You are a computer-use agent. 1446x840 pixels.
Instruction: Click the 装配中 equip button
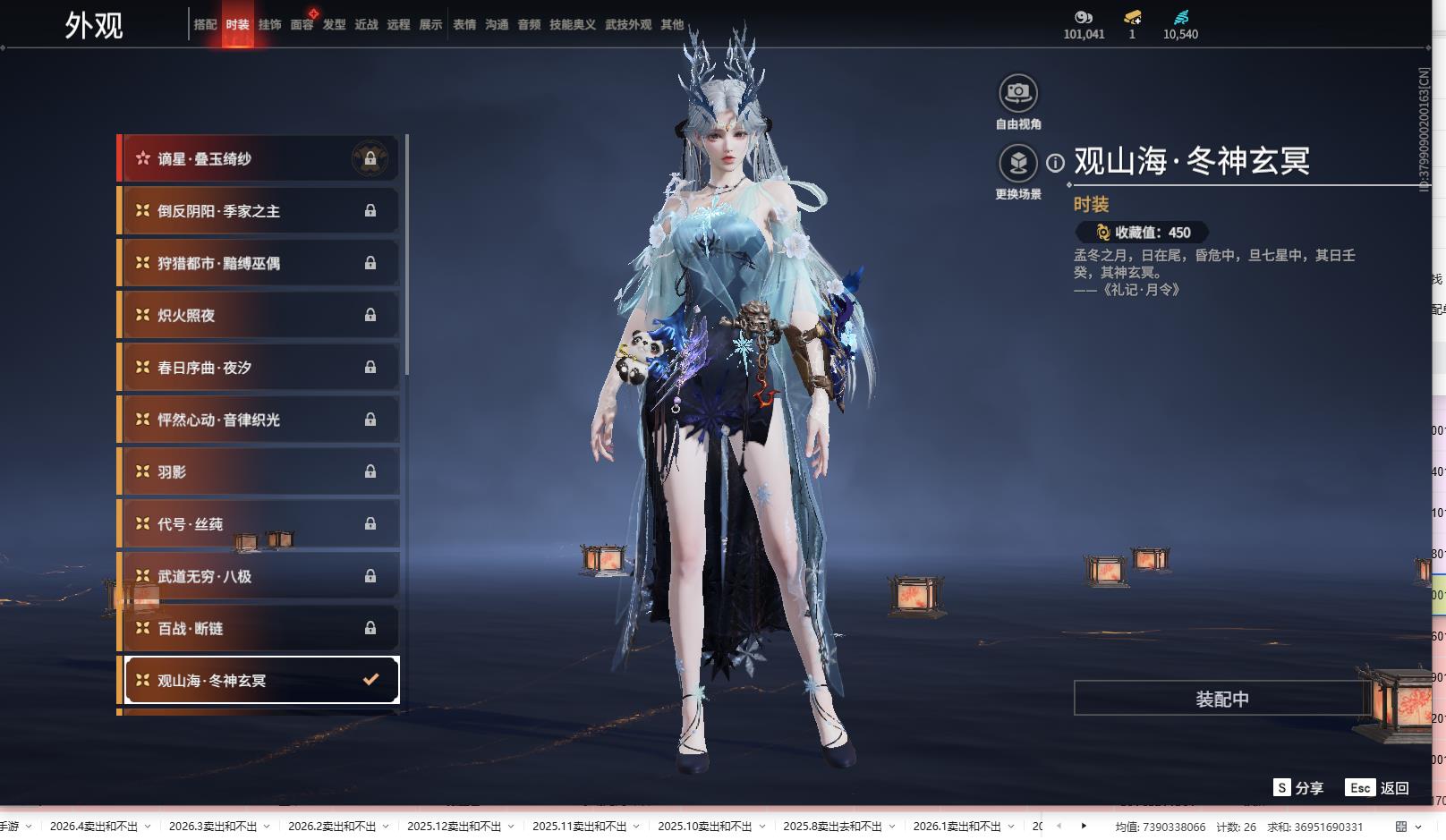tap(1221, 699)
